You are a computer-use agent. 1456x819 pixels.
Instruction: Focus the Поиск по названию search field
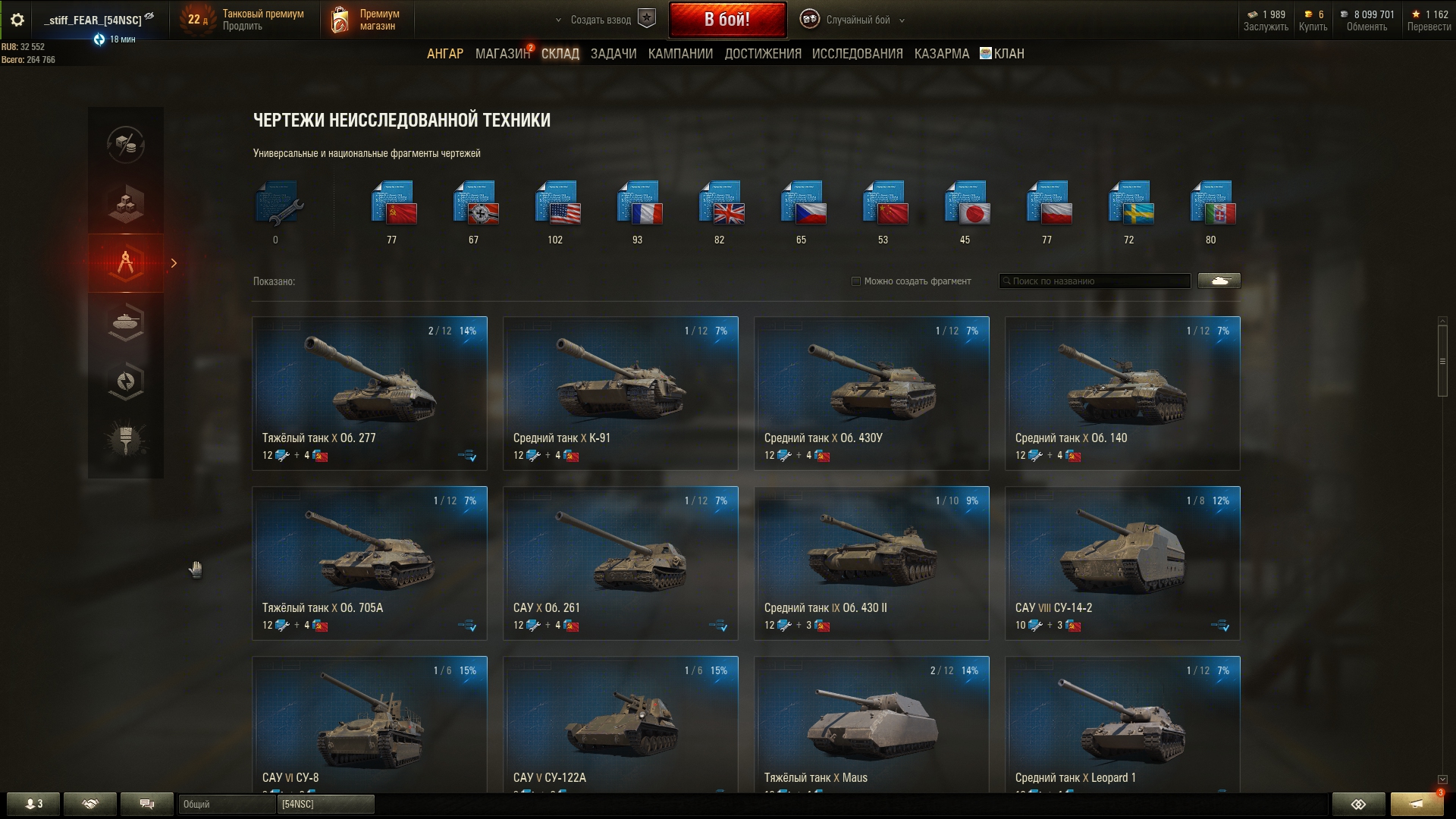pos(1096,281)
